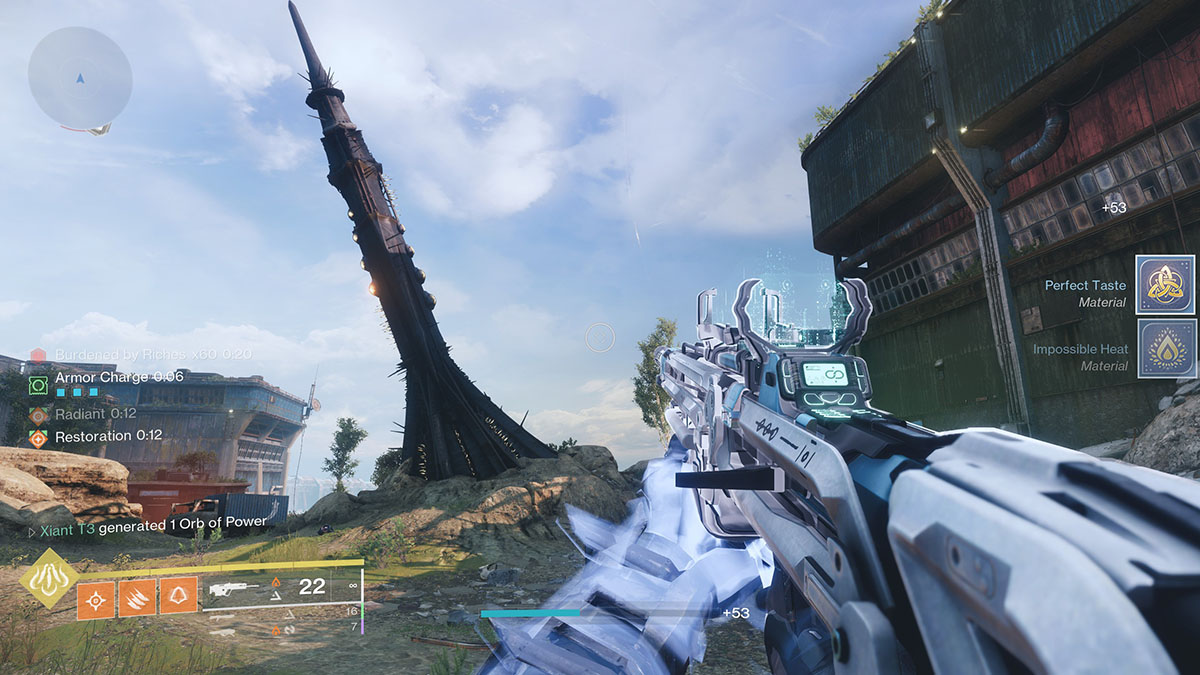Select the orange grenade ability icon
Viewport: 1200px width, 675px height.
tap(96, 598)
